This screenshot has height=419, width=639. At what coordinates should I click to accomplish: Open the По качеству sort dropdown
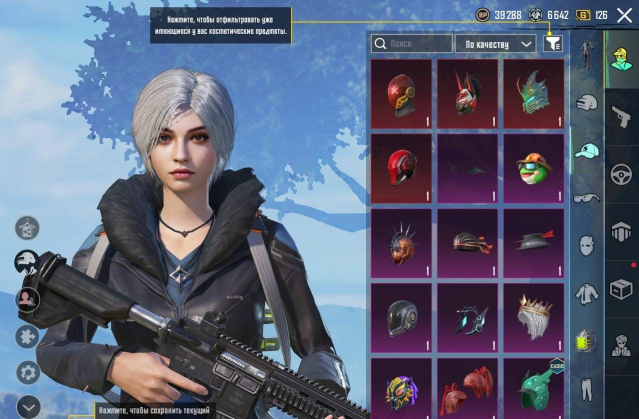tap(497, 44)
